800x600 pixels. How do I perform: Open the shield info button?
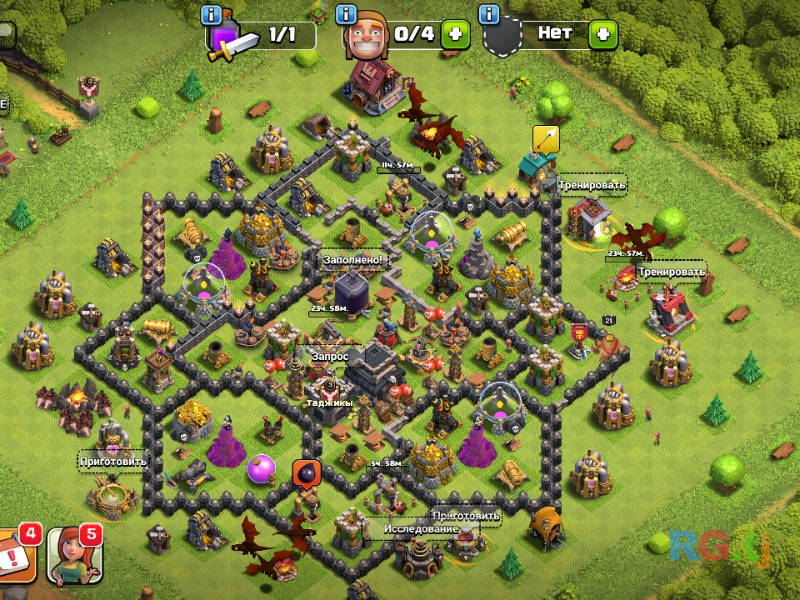click(489, 15)
